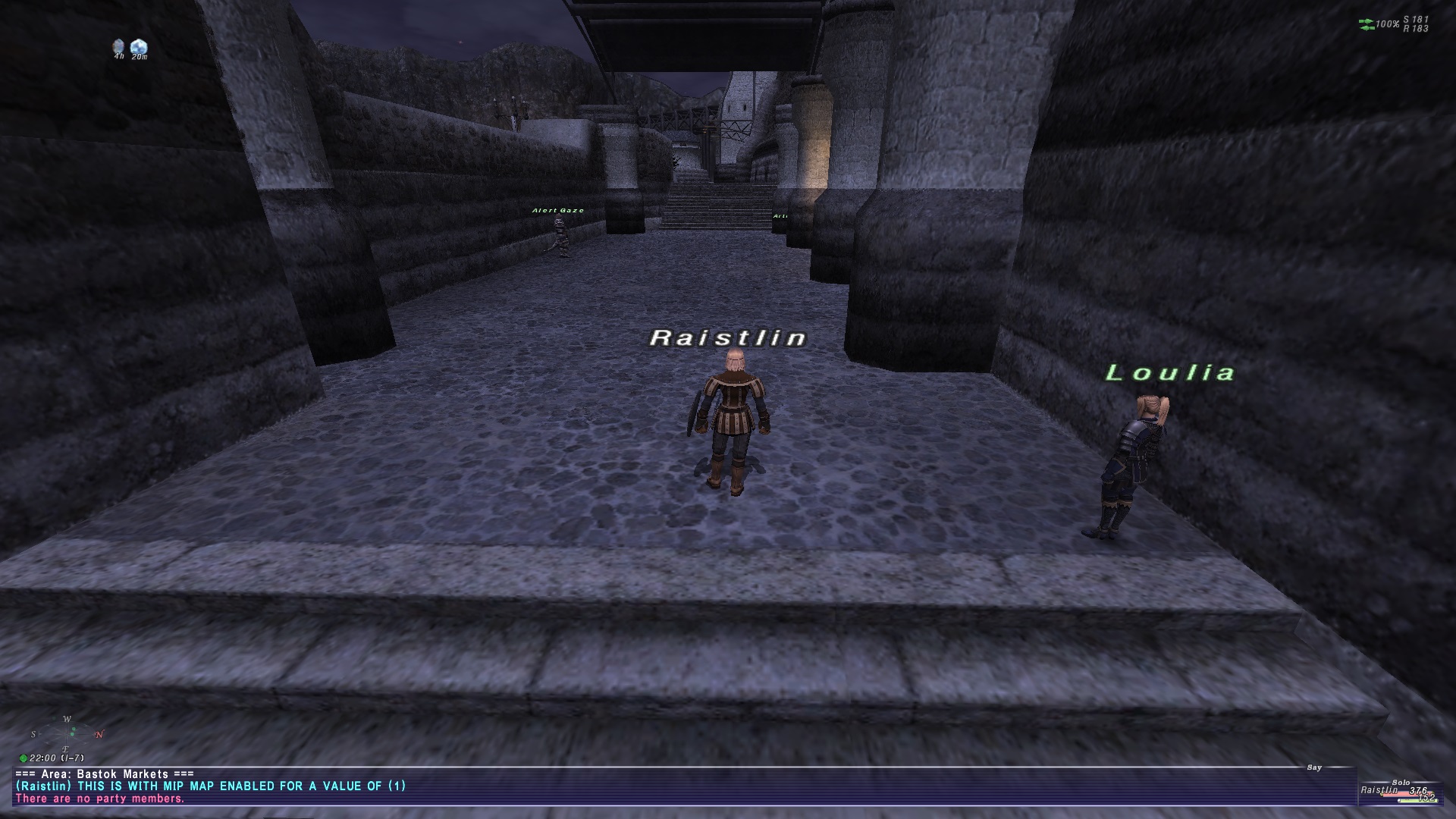
Task: Click the status icon showing 4h
Action: pos(118,46)
